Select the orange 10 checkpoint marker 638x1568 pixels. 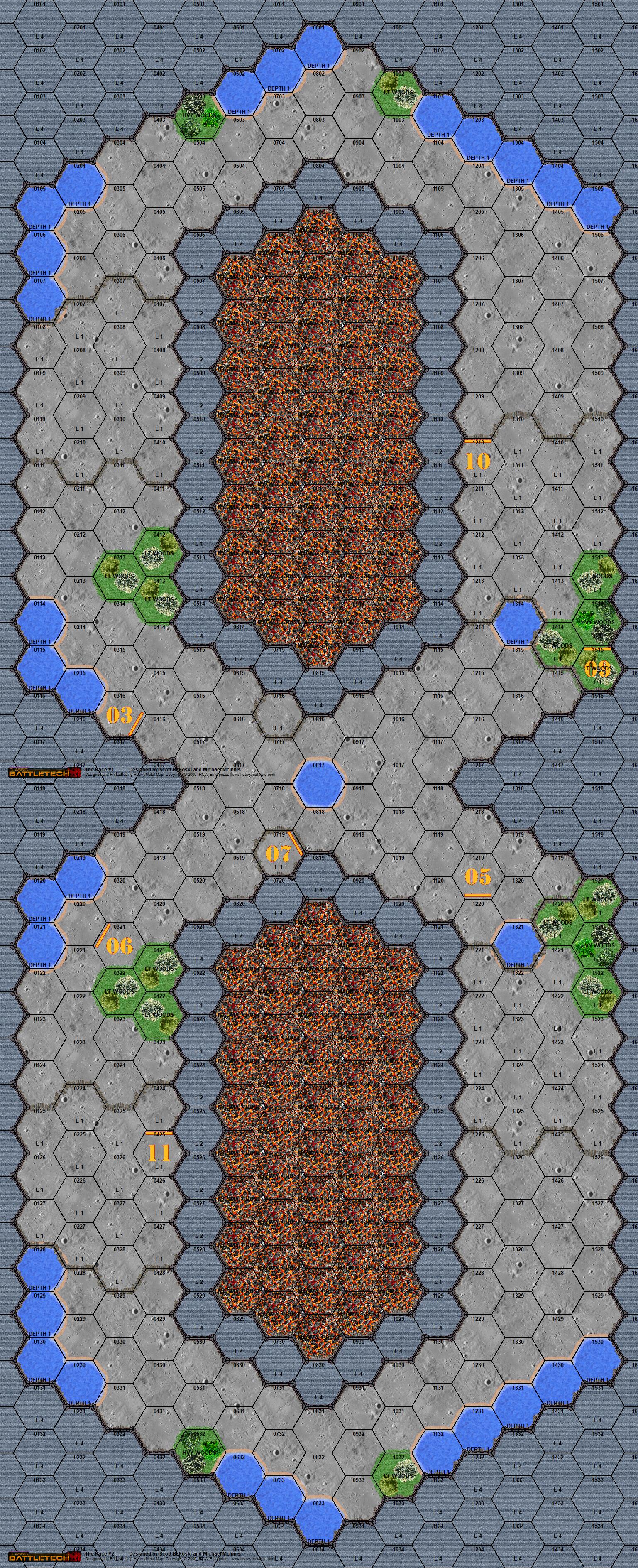(x=477, y=461)
